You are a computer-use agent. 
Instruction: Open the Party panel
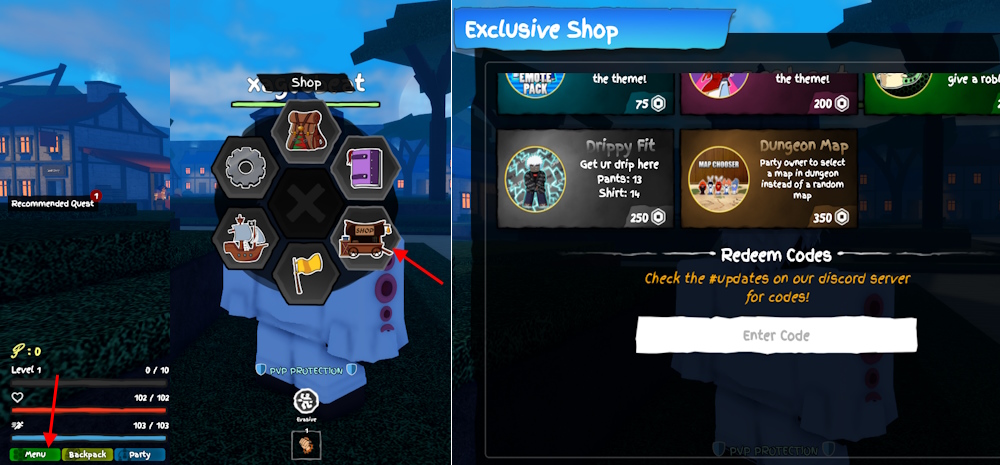point(140,454)
